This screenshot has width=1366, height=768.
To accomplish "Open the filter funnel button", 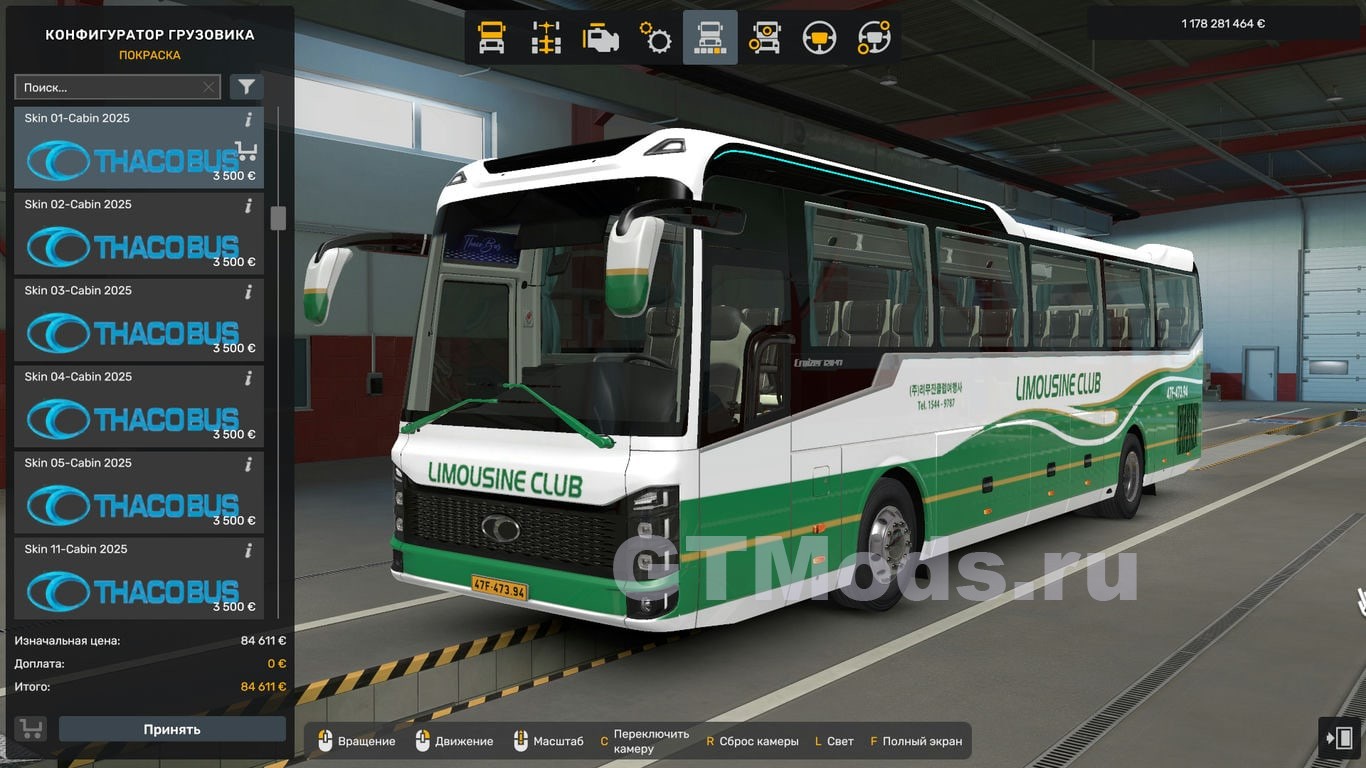I will click(x=246, y=88).
